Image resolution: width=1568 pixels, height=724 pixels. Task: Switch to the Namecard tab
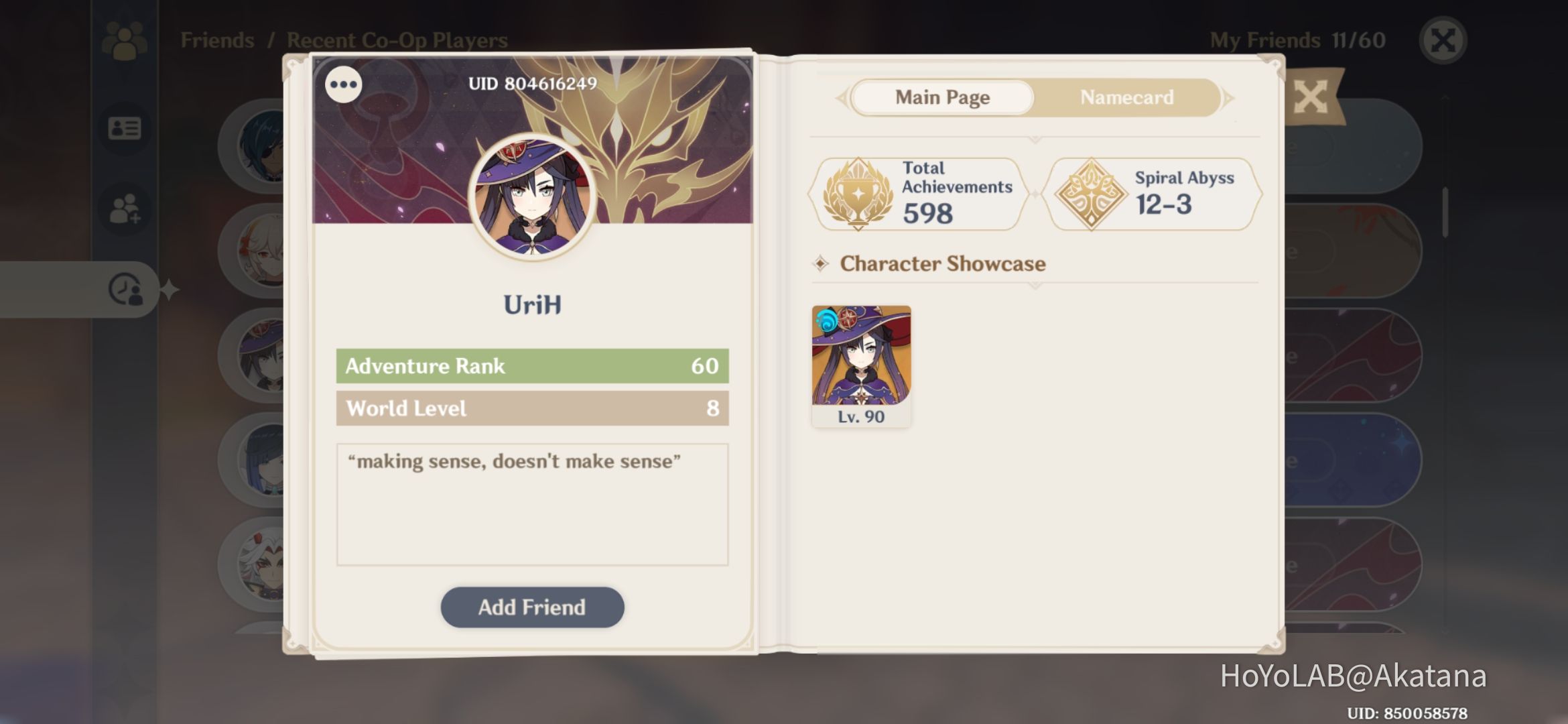click(x=1126, y=98)
